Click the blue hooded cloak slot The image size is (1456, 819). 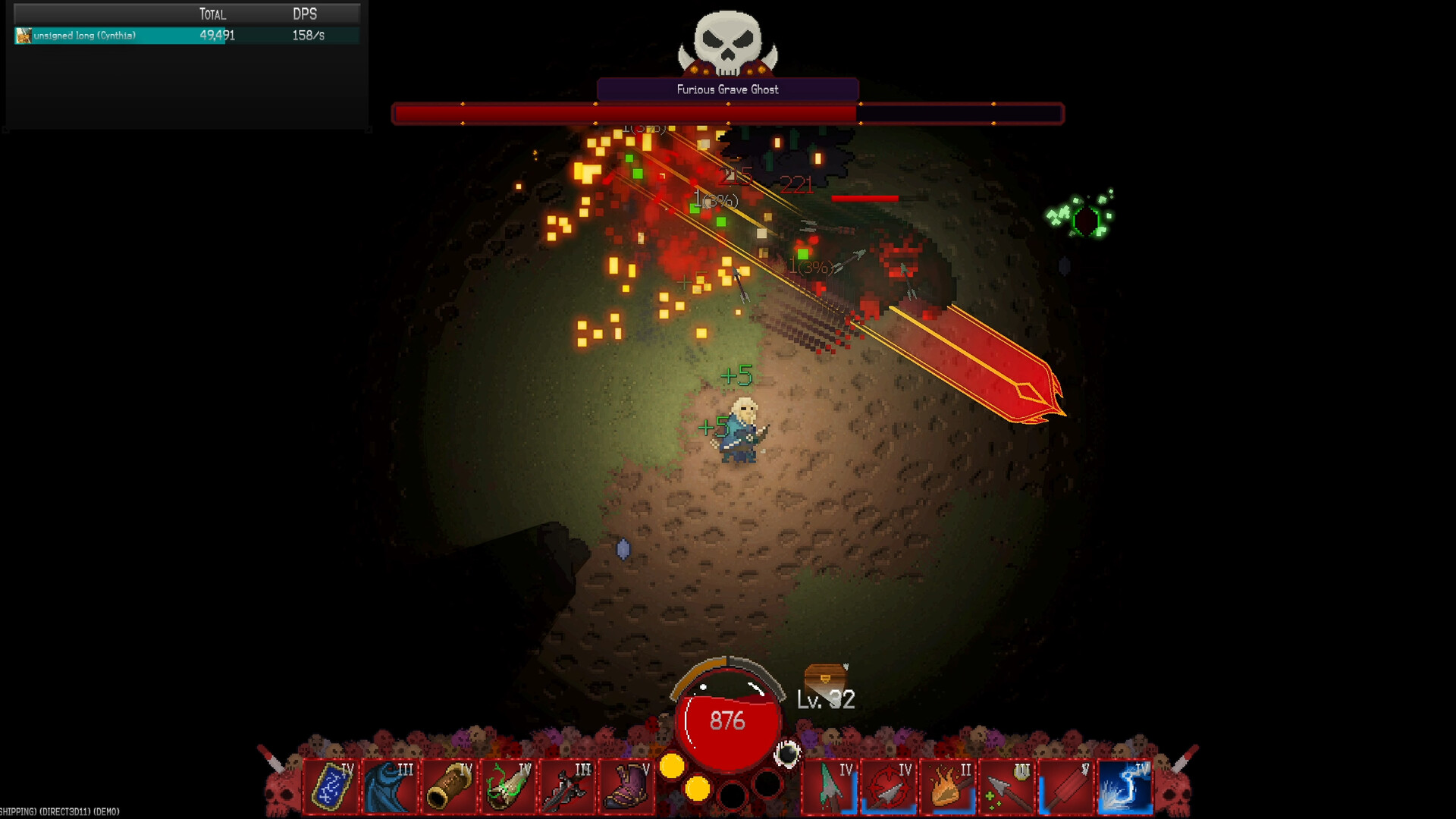tap(391, 787)
